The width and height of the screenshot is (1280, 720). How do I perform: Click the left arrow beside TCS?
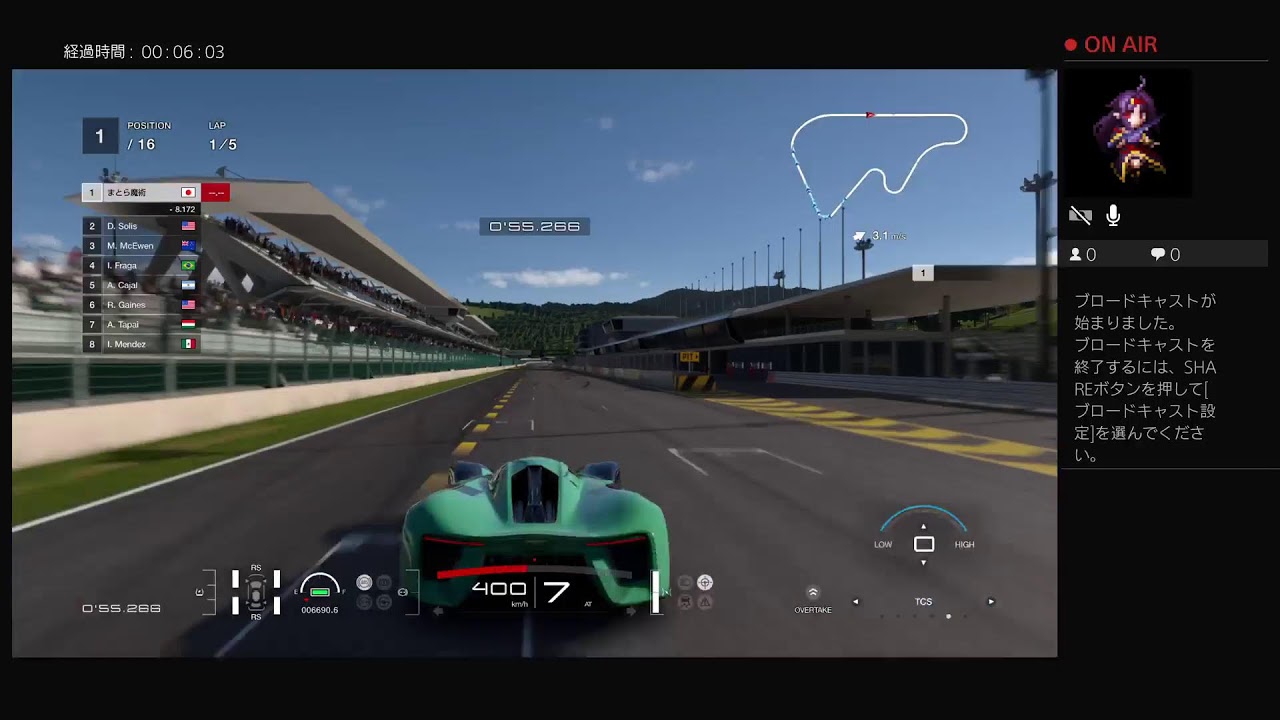855,602
